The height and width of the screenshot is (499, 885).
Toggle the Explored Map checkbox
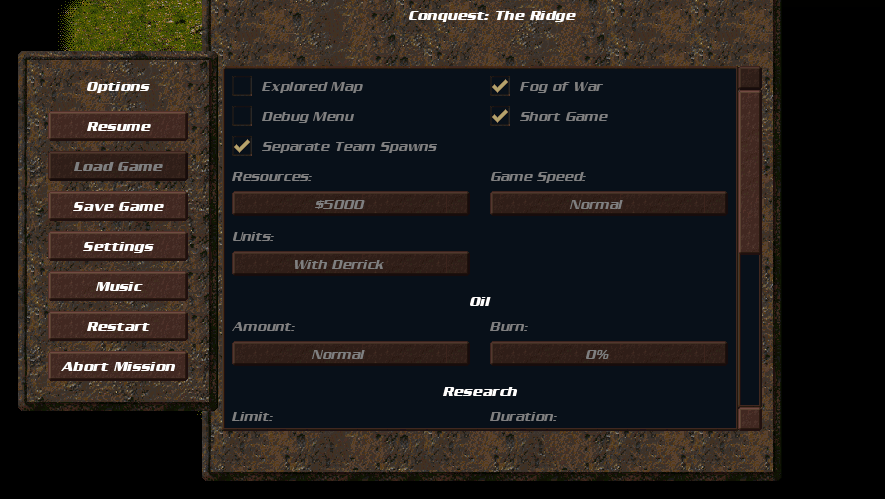tap(242, 87)
